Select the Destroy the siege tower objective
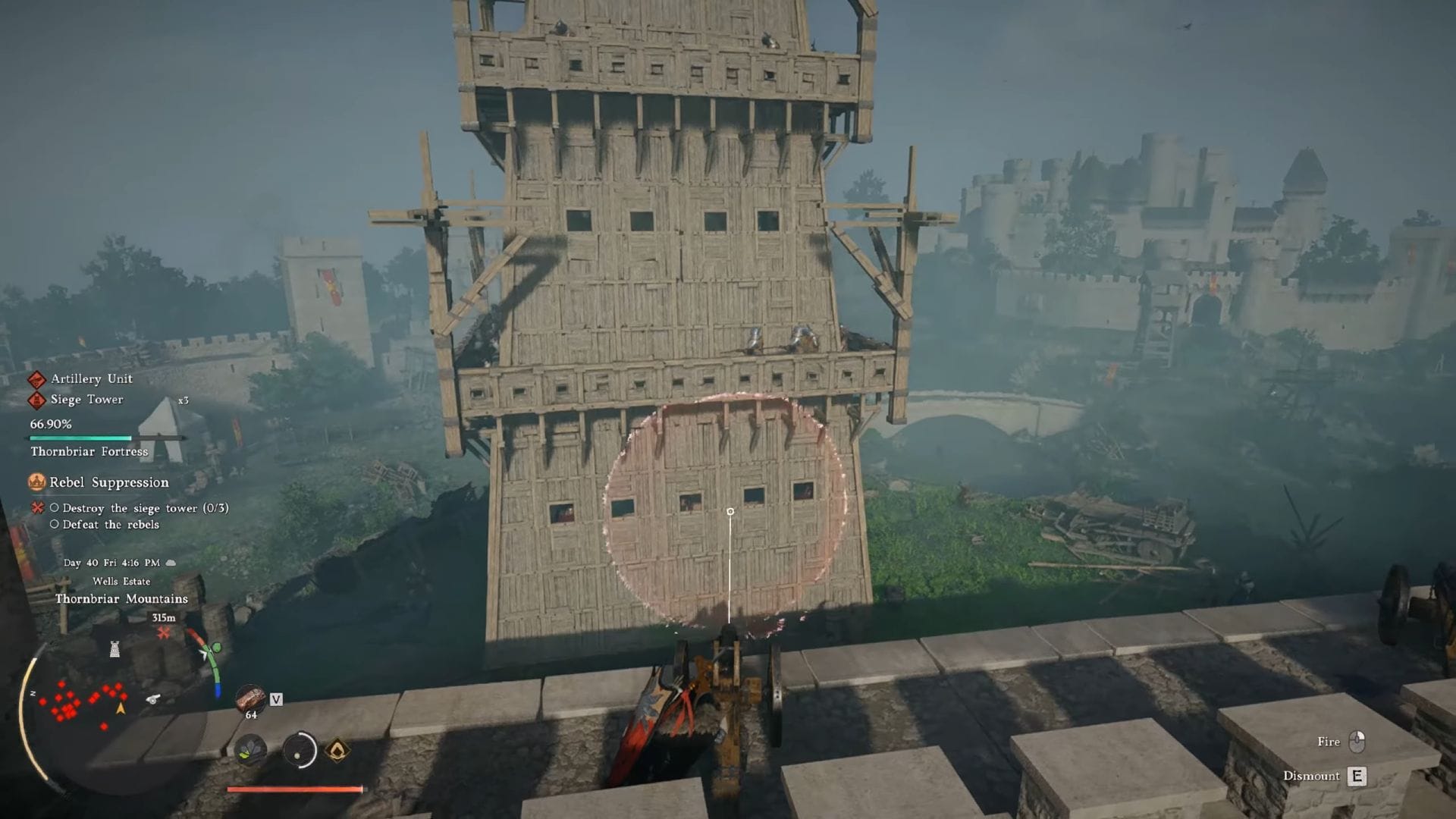The width and height of the screenshot is (1456, 819). pos(145,508)
